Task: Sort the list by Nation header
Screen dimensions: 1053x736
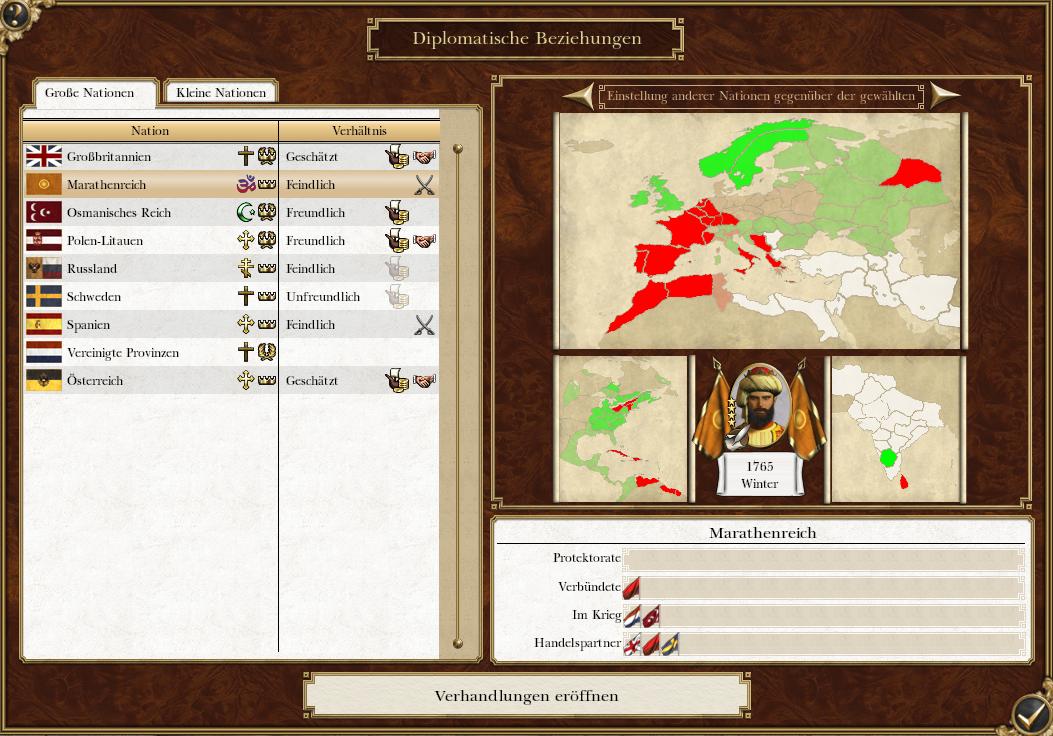Action: pos(150,131)
